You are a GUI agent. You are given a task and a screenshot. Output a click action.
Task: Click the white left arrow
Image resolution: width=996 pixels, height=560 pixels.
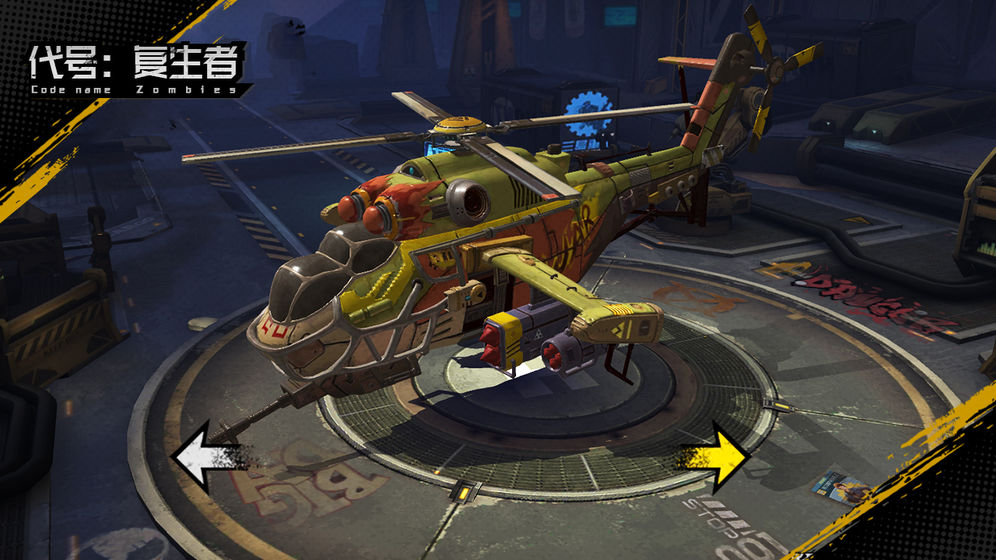pos(203,457)
